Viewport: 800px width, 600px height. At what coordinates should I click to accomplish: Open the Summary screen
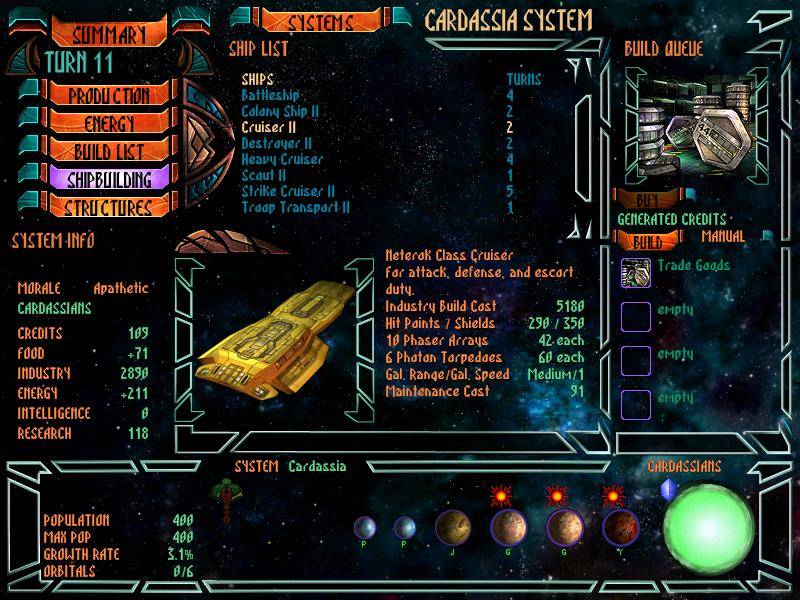pyautogui.click(x=108, y=35)
